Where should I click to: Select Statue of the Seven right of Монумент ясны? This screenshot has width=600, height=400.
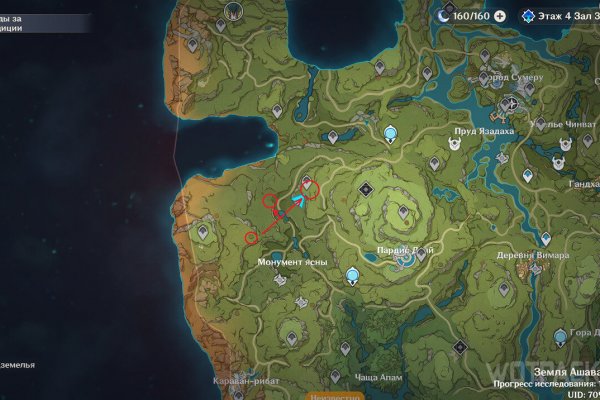coord(351,276)
